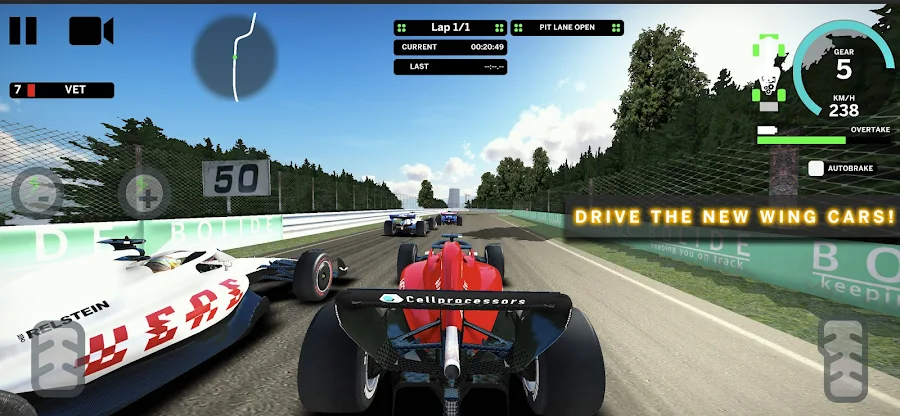Pause the race
The height and width of the screenshot is (416, 900).
pyautogui.click(x=23, y=30)
